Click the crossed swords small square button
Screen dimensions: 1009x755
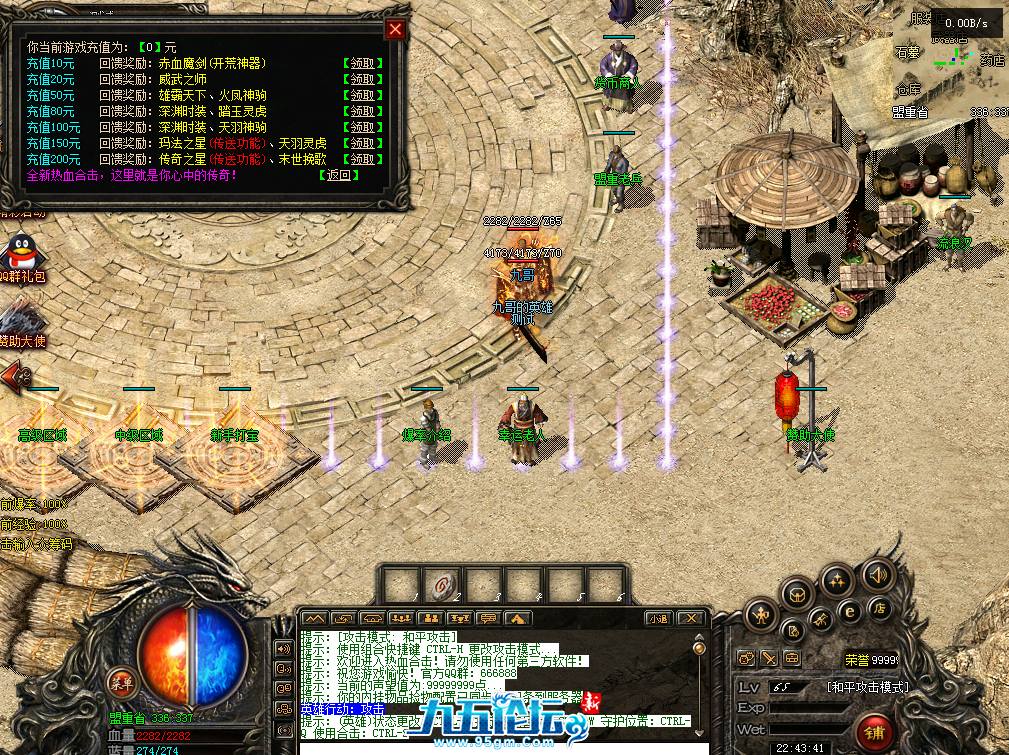point(769,658)
